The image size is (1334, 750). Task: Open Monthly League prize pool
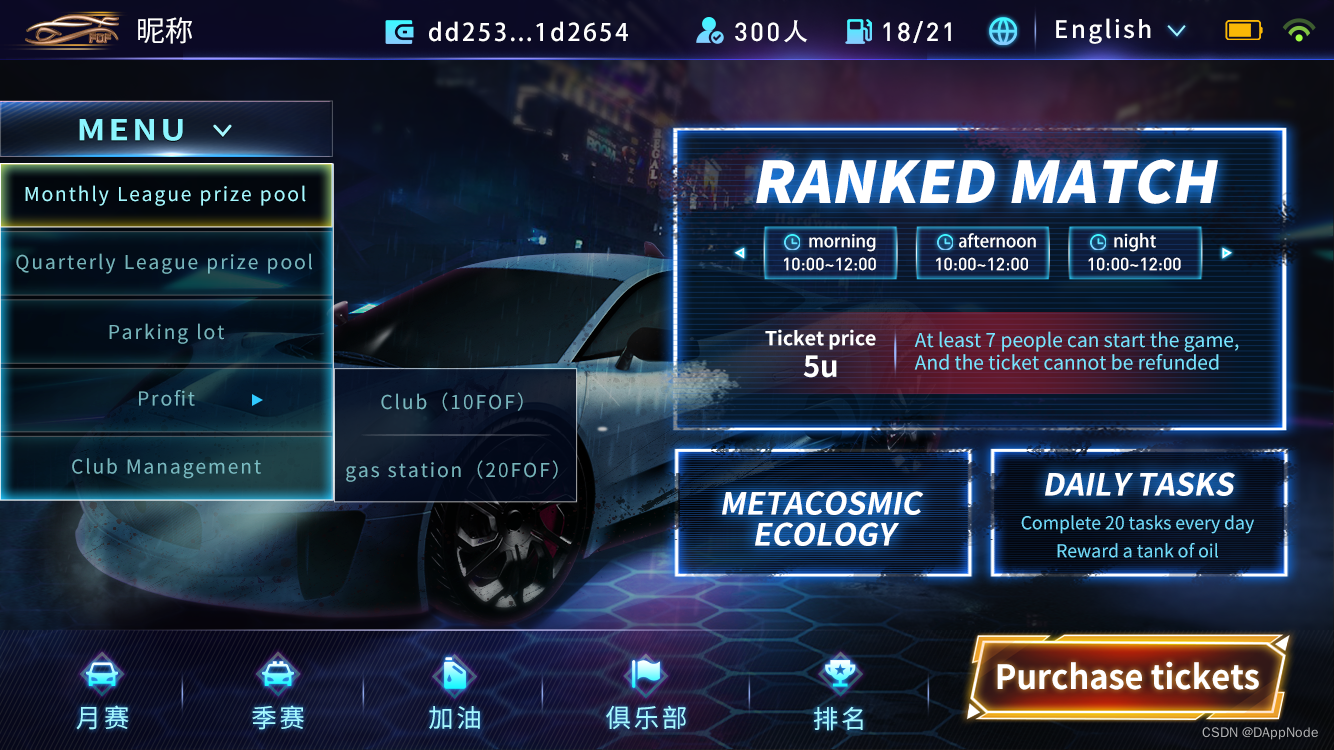166,195
